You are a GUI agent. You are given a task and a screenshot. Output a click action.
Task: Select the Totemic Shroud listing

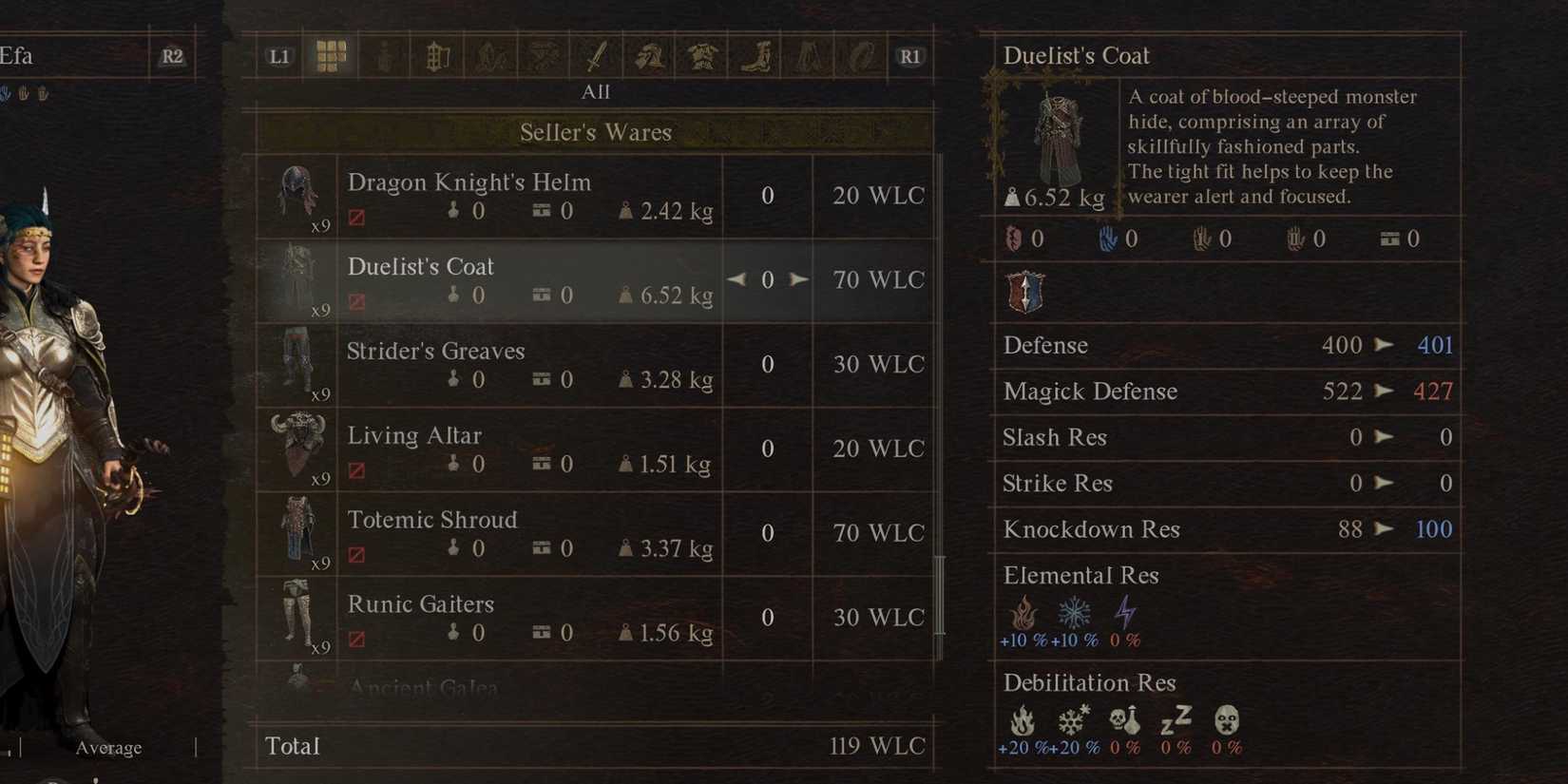(532, 532)
